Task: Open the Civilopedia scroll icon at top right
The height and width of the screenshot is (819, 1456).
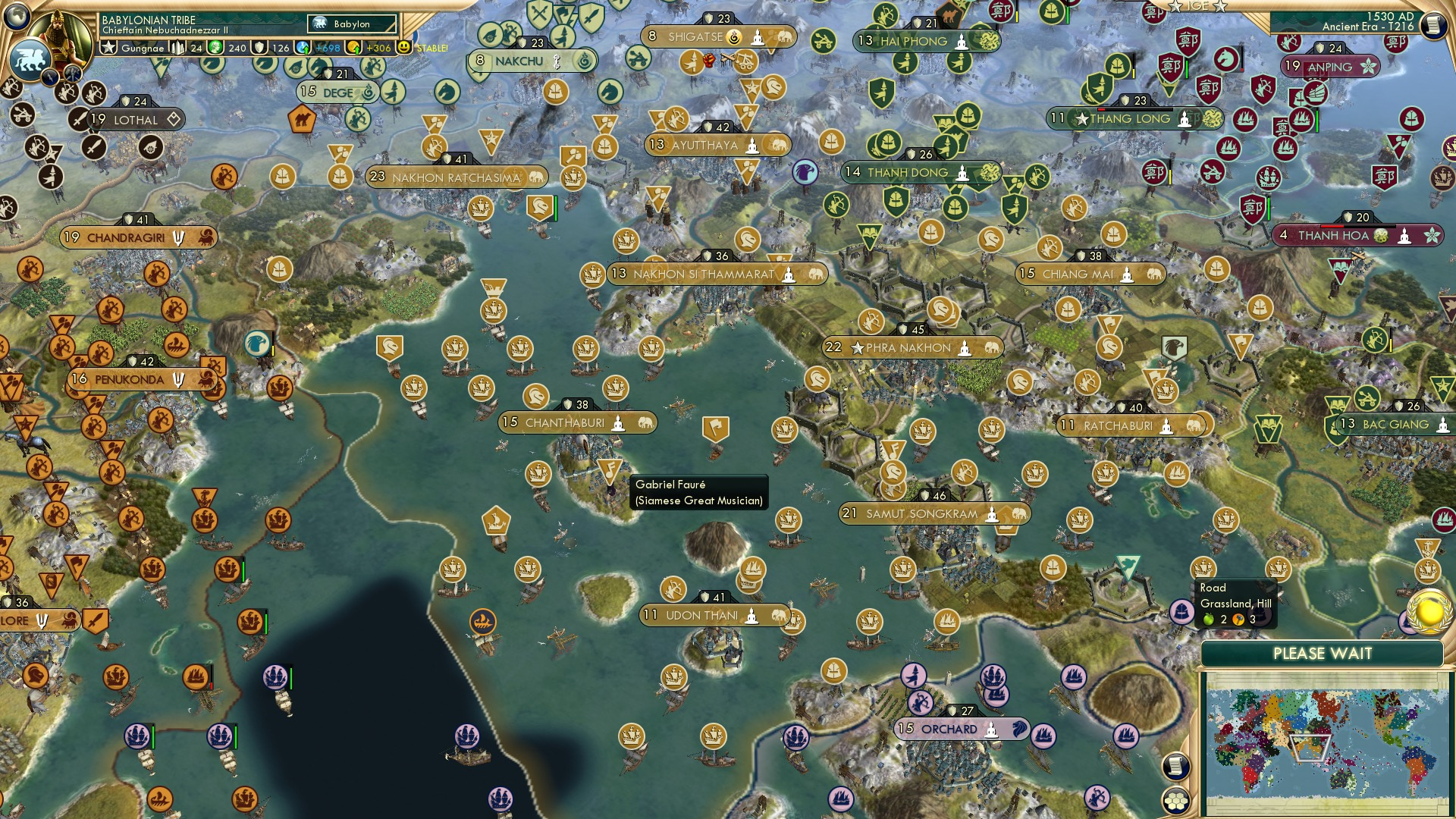Action: click(1433, 24)
